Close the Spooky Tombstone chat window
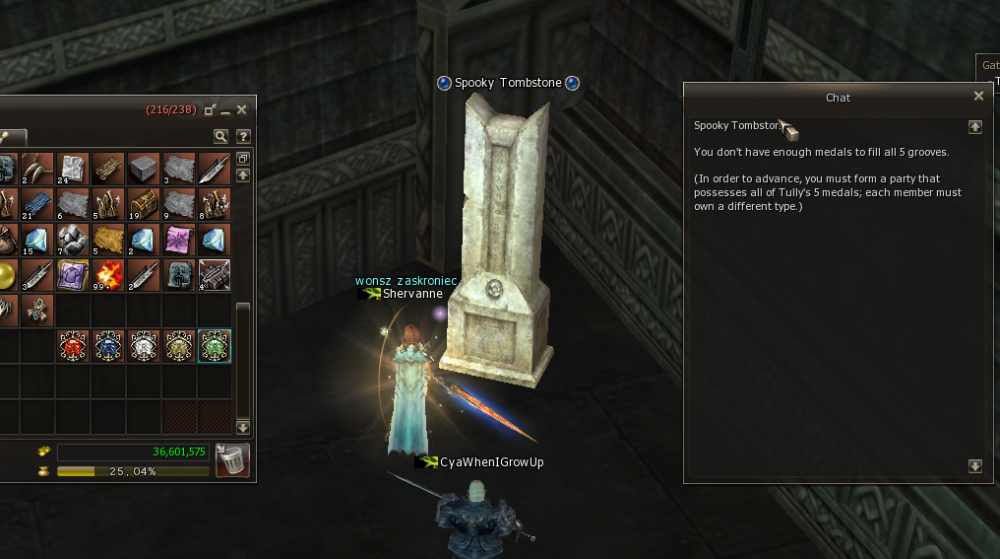Screen dimensions: 1000x559 [x=978, y=96]
